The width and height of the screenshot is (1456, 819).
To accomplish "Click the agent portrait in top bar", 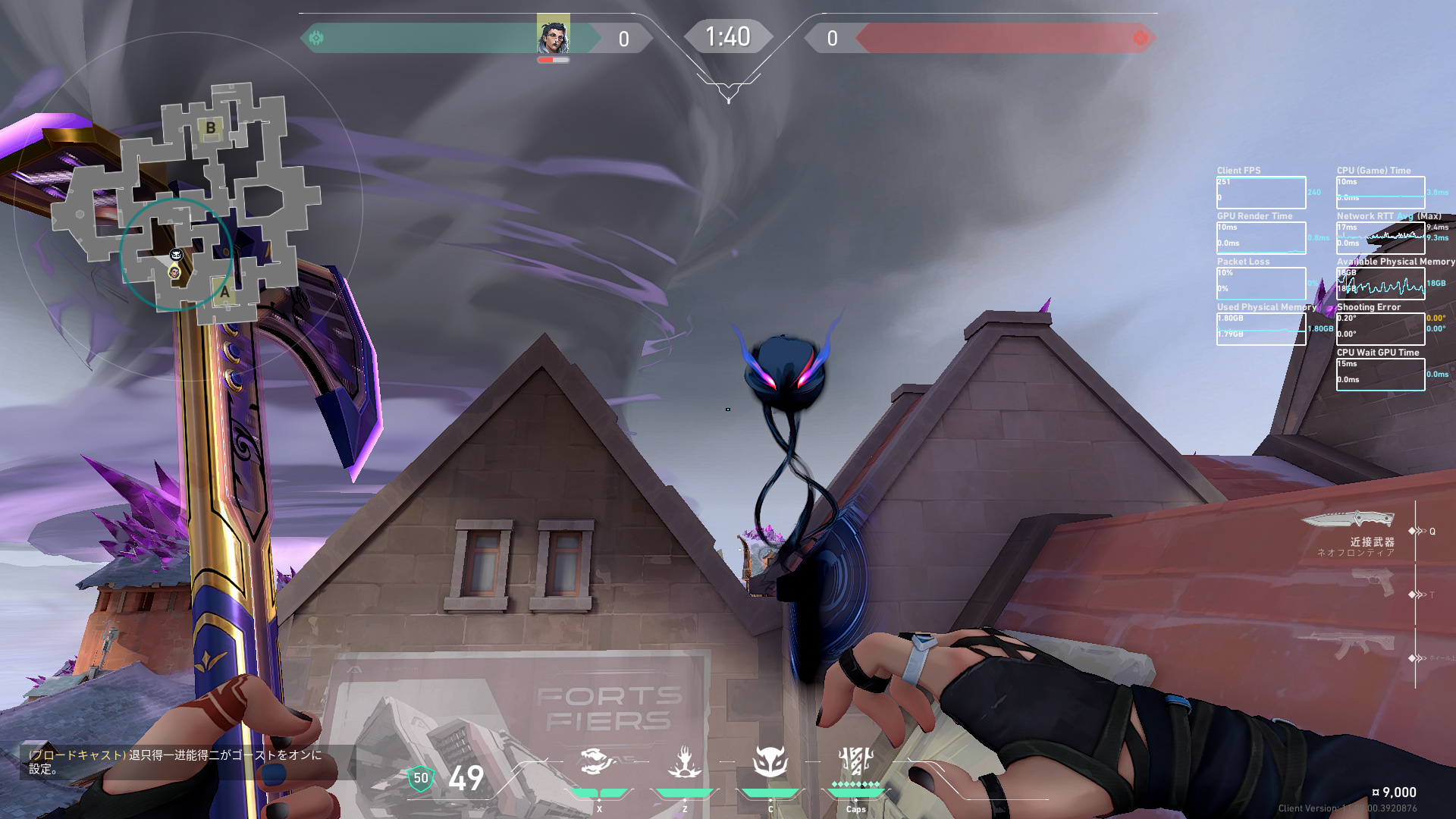I will coord(553,35).
